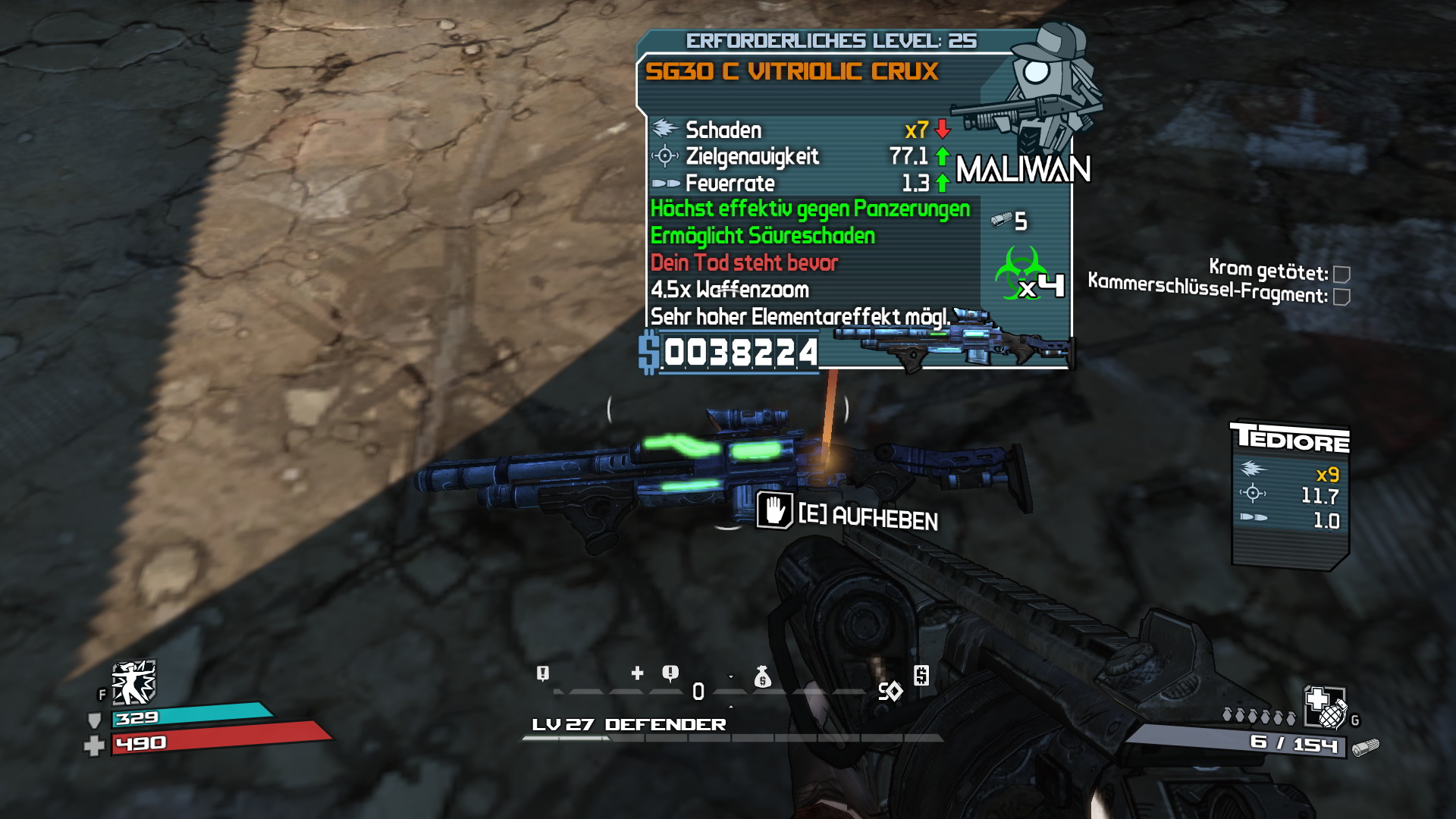The height and width of the screenshot is (819, 1456).
Task: Click the Kammerschlüssel-Fragment objective checkbox
Action: (1341, 297)
